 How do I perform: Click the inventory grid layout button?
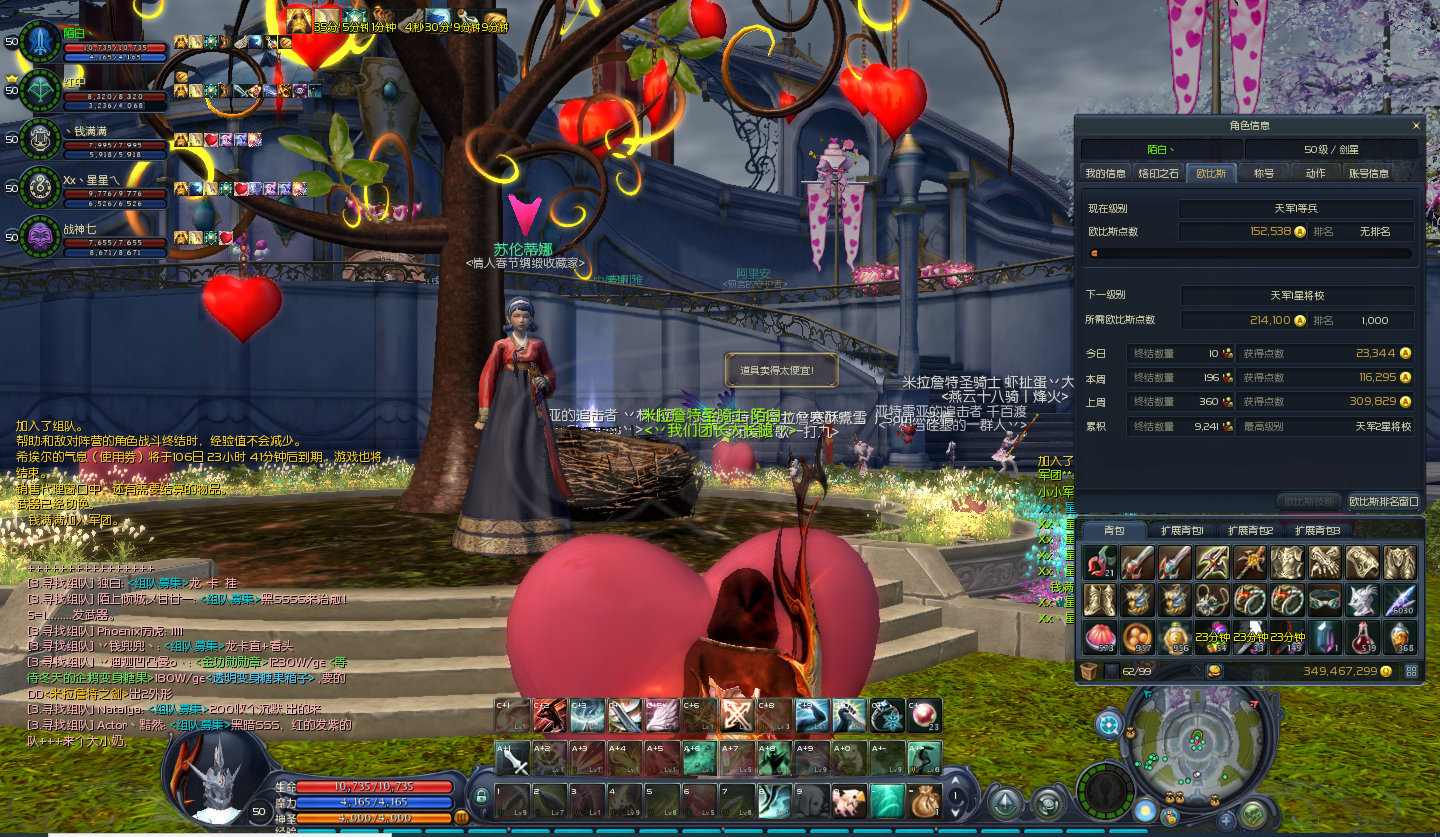[x=1412, y=671]
